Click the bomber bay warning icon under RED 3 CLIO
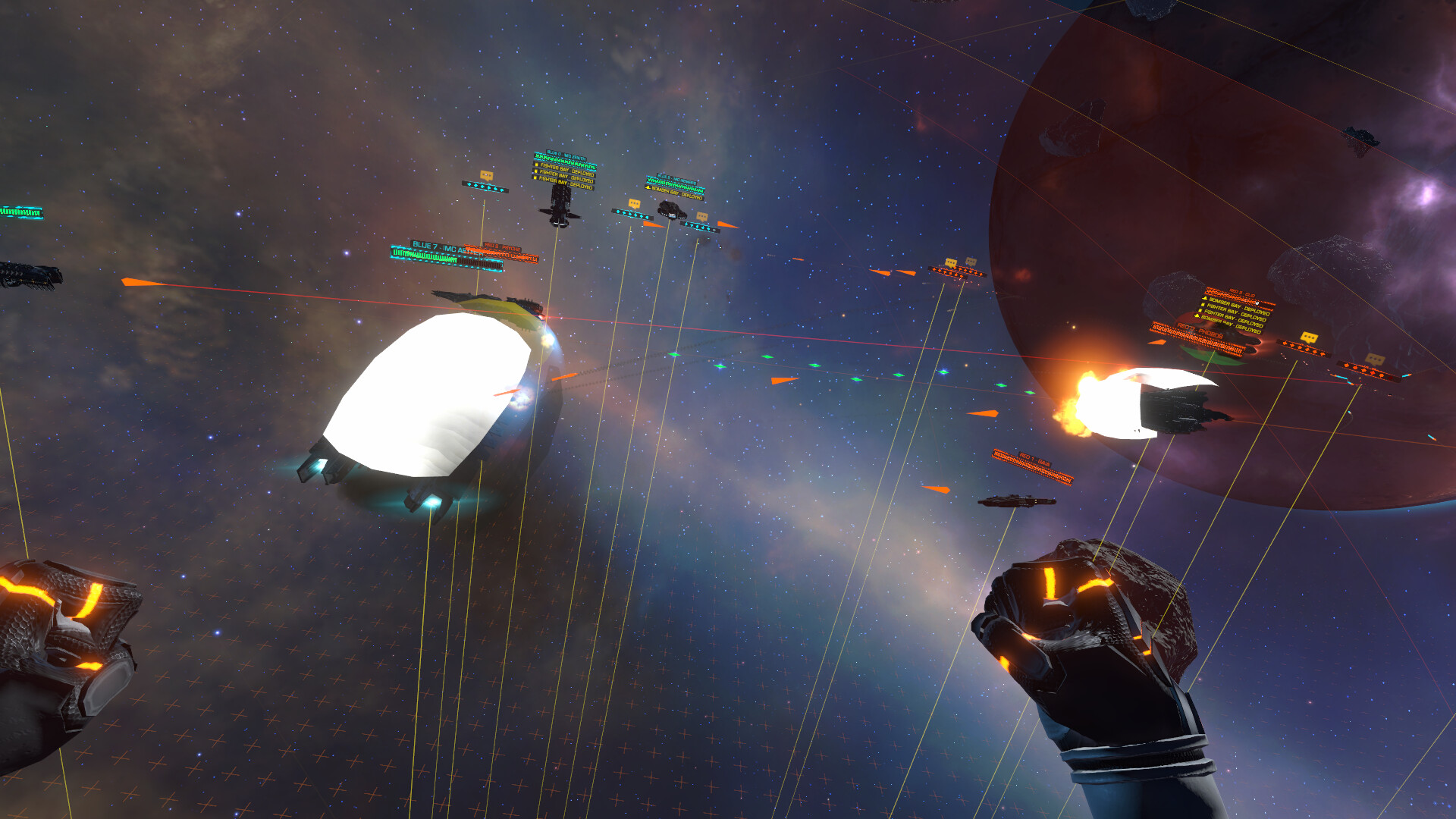1456x819 pixels. (1204, 299)
